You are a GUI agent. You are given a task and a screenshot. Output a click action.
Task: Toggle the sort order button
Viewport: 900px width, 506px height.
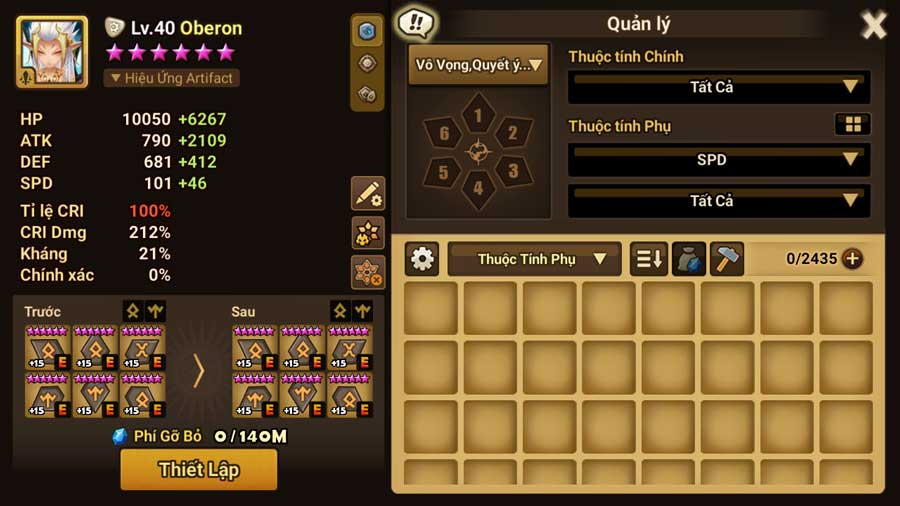(x=648, y=259)
